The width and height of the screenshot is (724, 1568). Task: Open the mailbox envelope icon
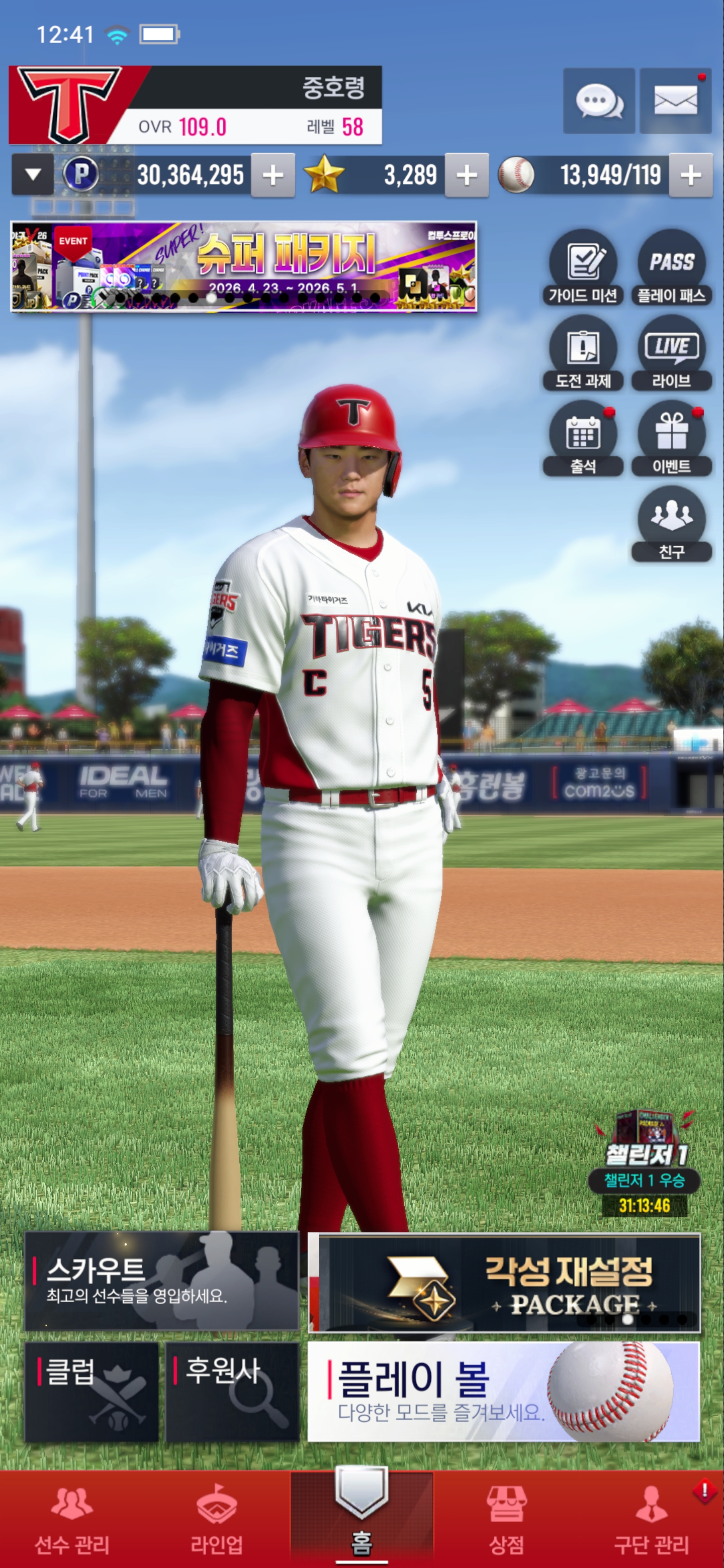[x=675, y=101]
